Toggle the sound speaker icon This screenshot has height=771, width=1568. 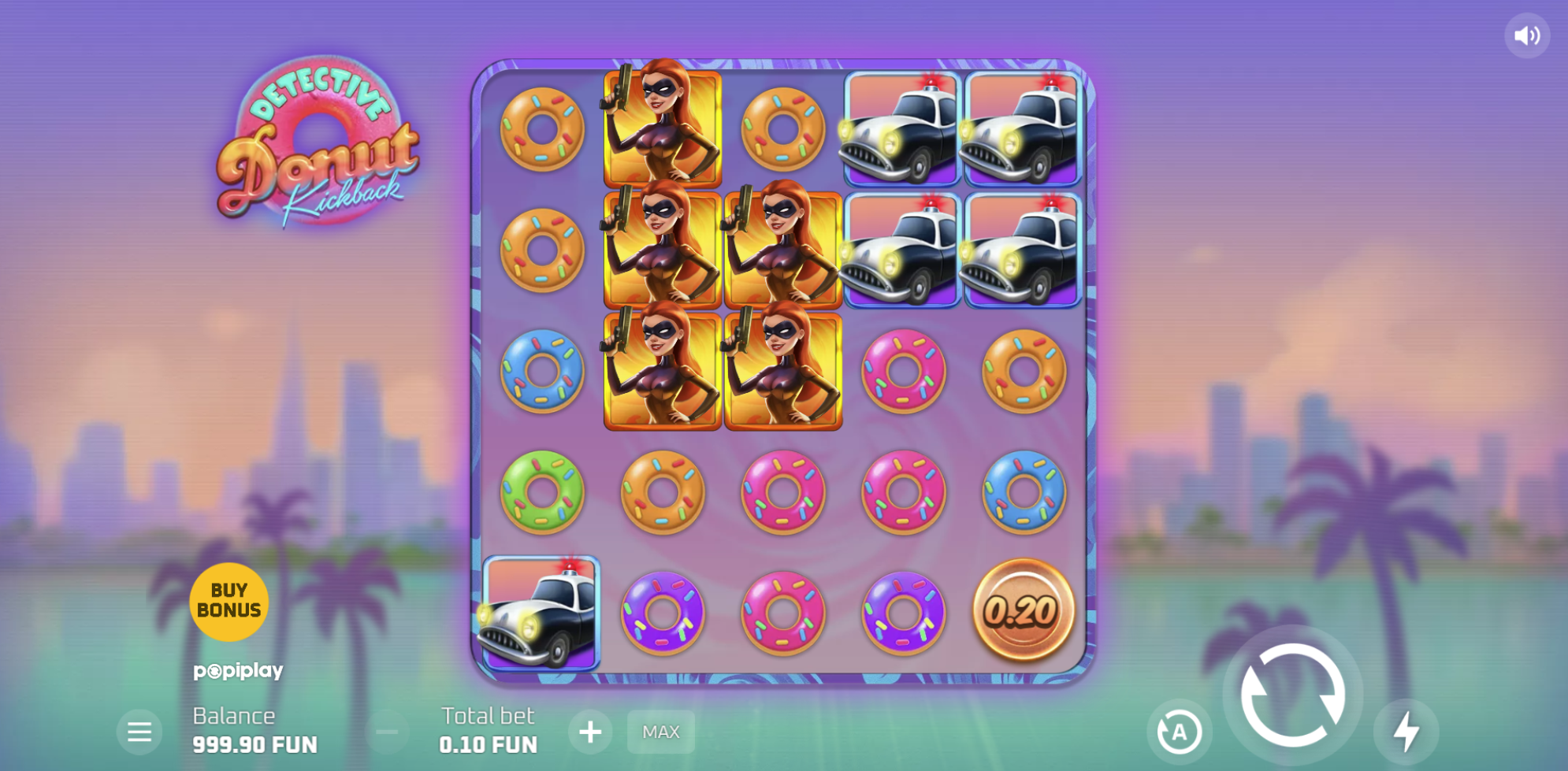[x=1526, y=35]
